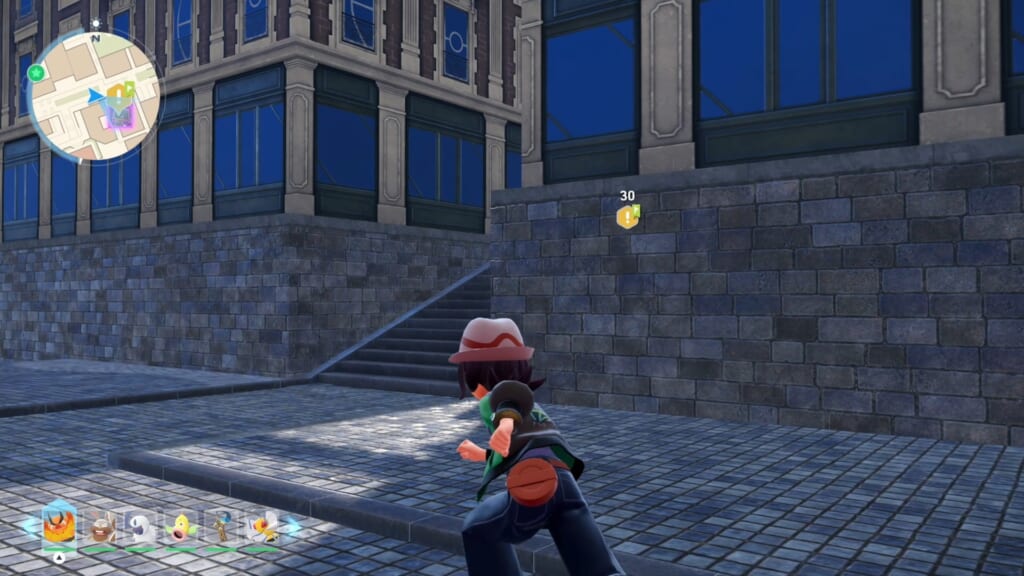Image resolution: width=1024 pixels, height=576 pixels.
Task: Choose the brown rabbit Pokémon party slot
Action: pos(99,527)
